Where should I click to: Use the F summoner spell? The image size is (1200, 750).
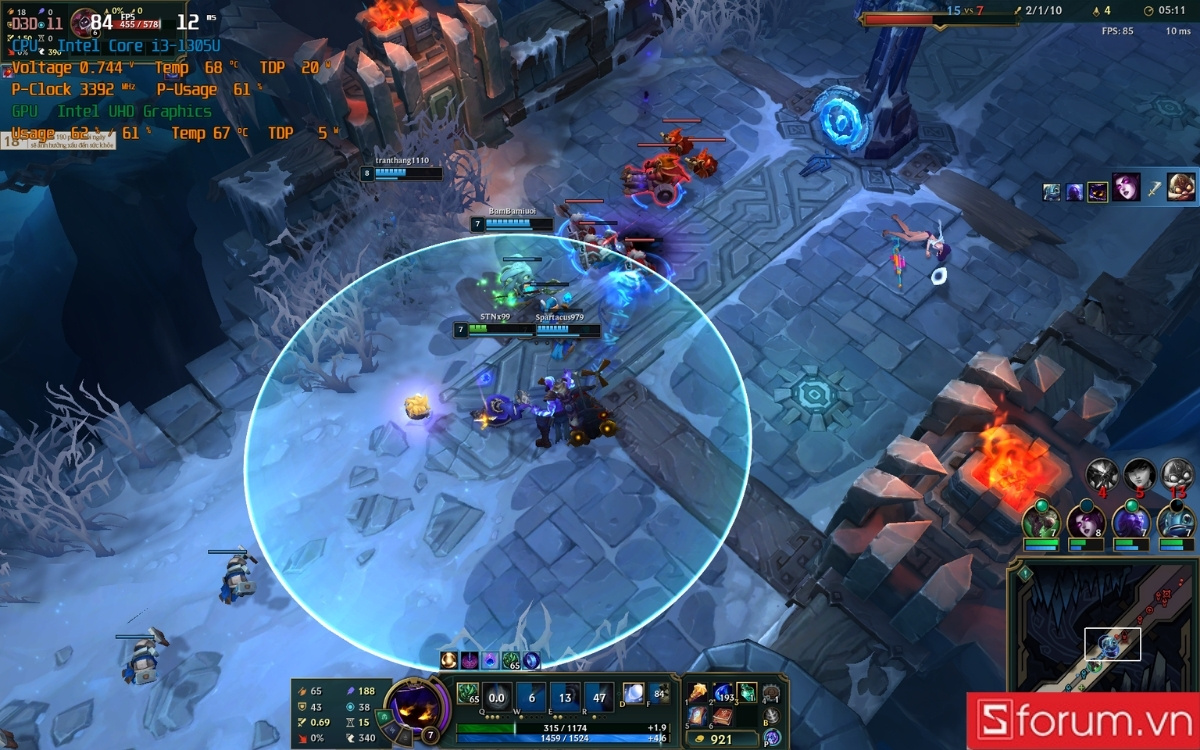coord(659,693)
